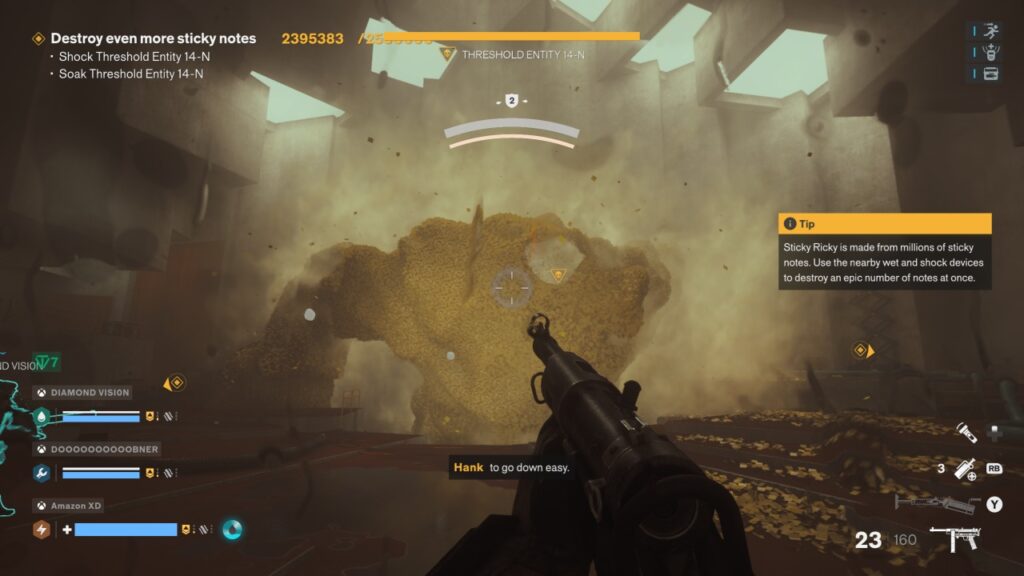The width and height of the screenshot is (1024, 576).
Task: Click the Shock Threshold Entity 14-N sub-objective
Action: point(134,57)
